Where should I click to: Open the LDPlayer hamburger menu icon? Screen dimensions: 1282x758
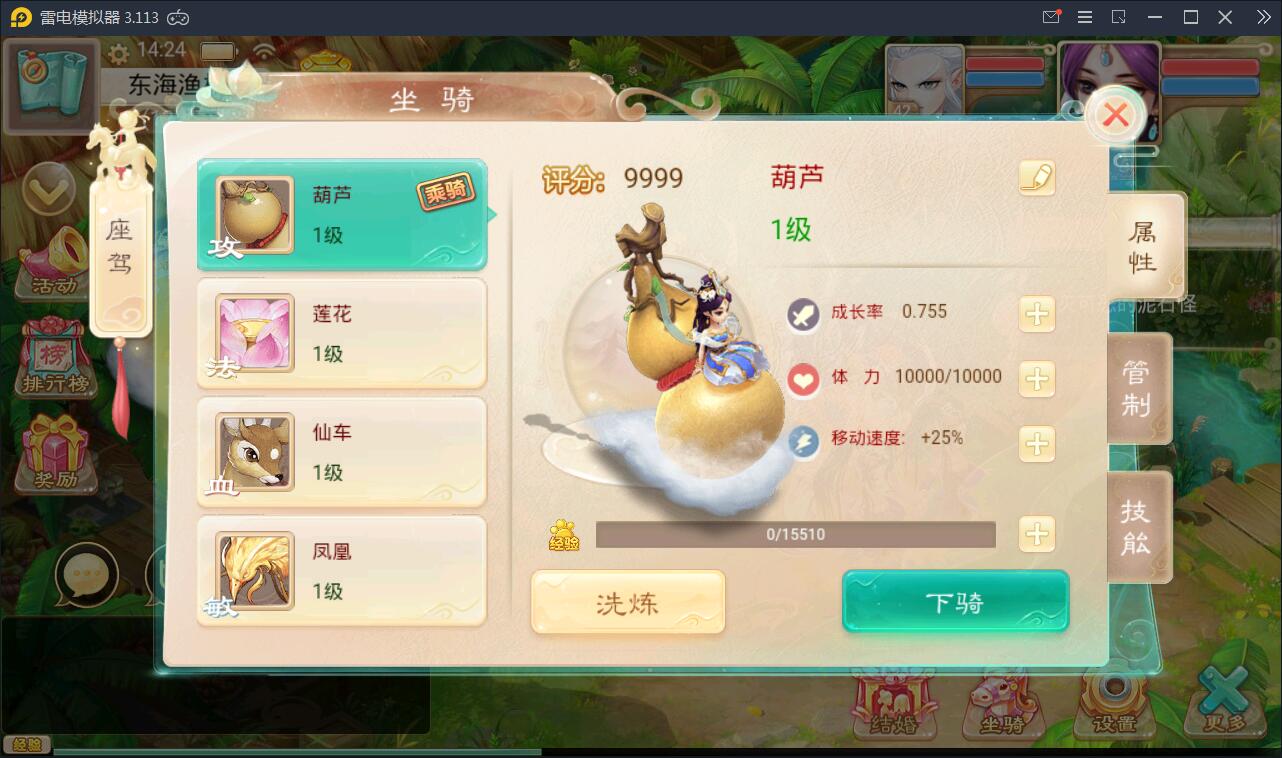point(1084,16)
